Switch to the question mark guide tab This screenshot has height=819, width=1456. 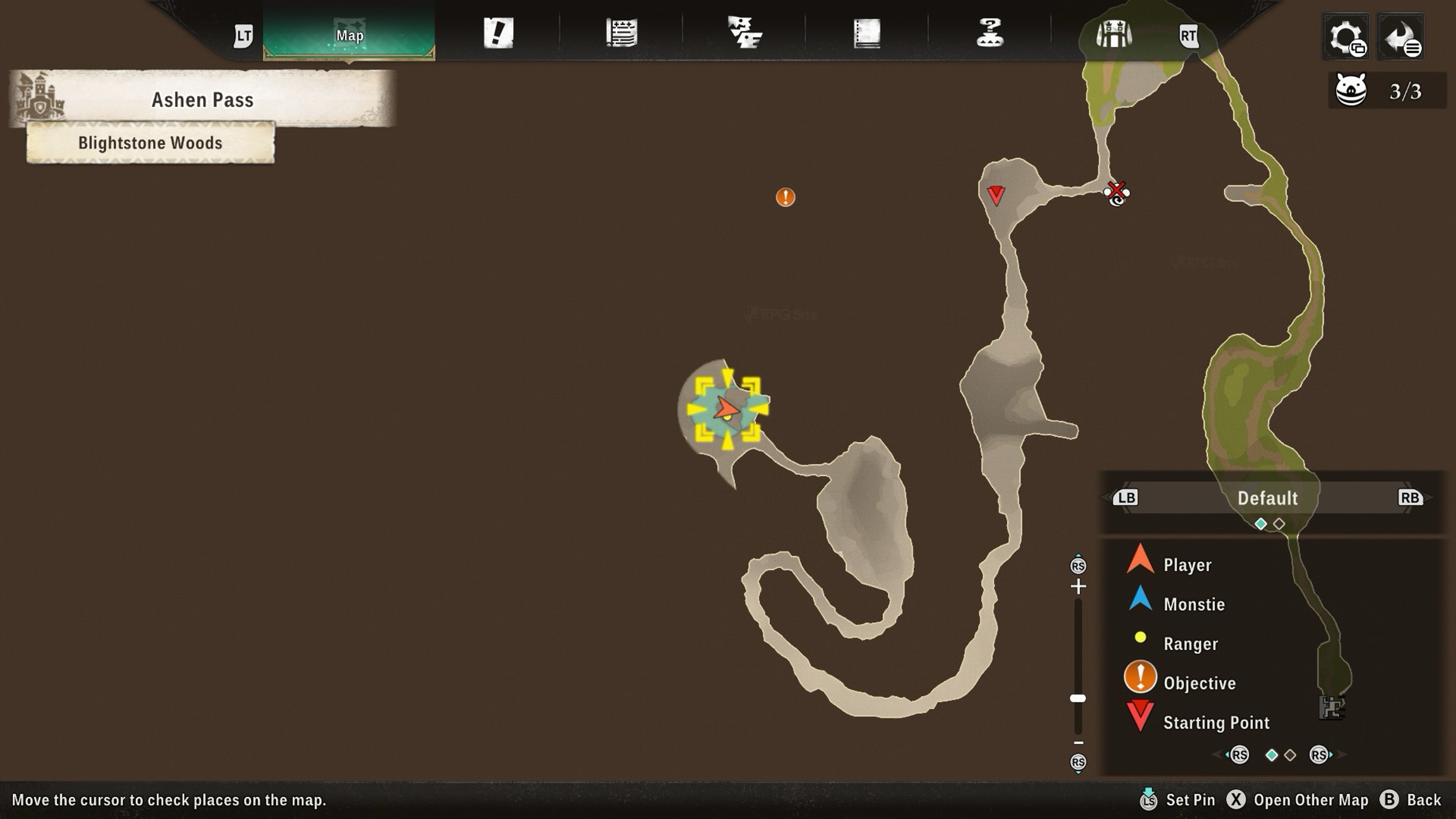tap(990, 33)
